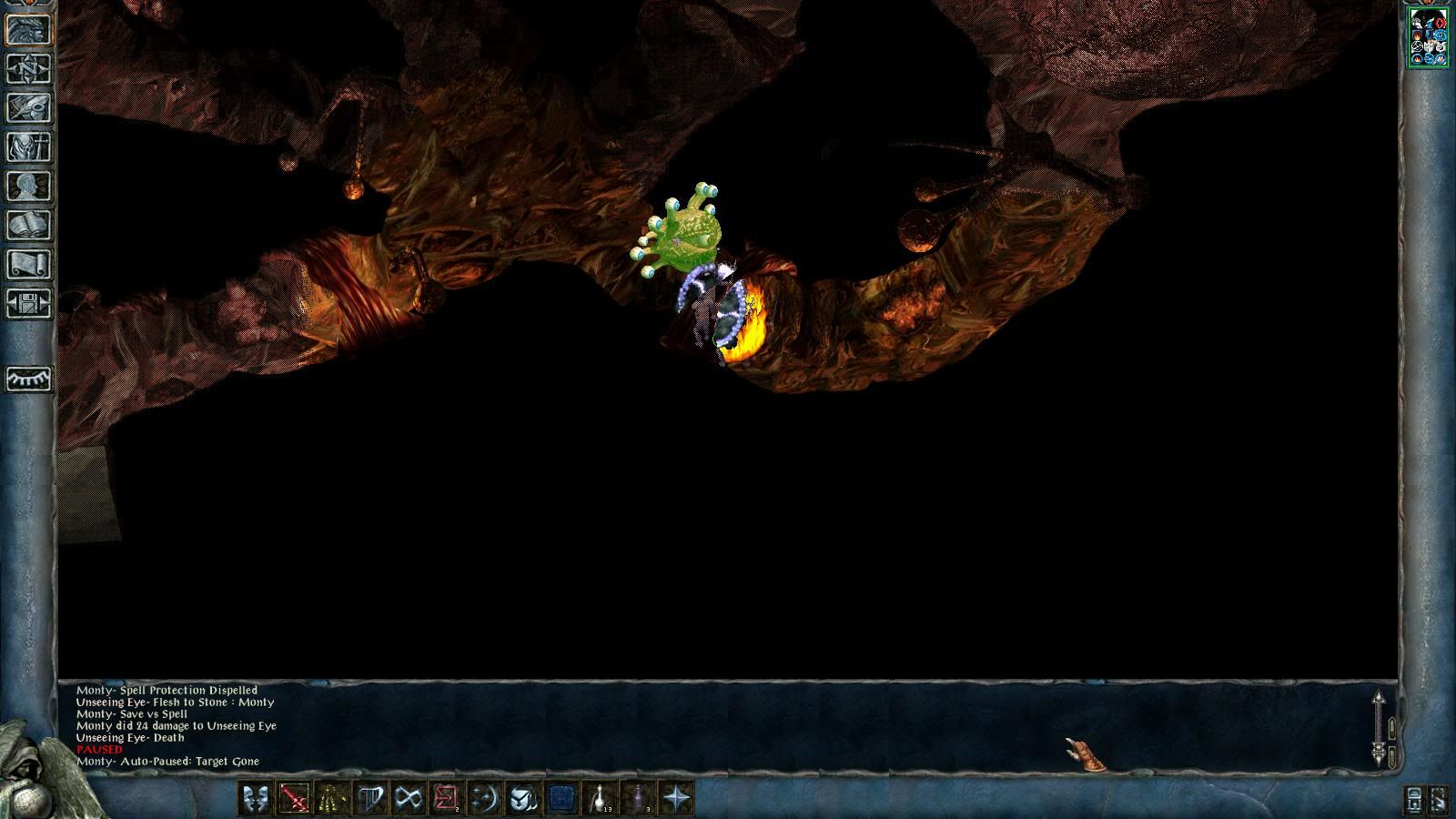This screenshot has height=819, width=1456.
Task: Select the red sword weapon slot
Action: point(294,799)
